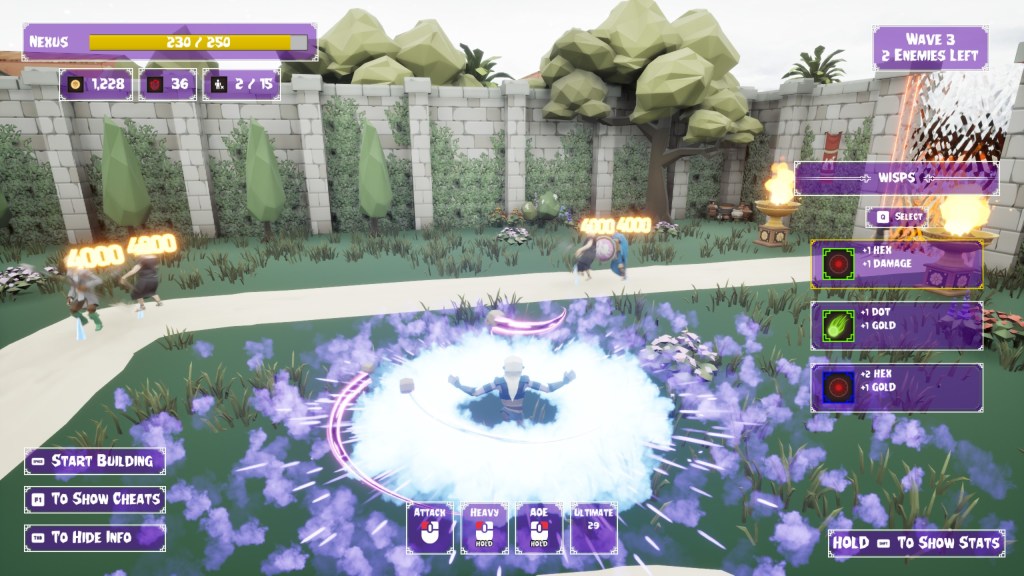Screen dimensions: 1024x576
Task: Choose the +1 Hex +1 Damage wisp
Action: 896,264
